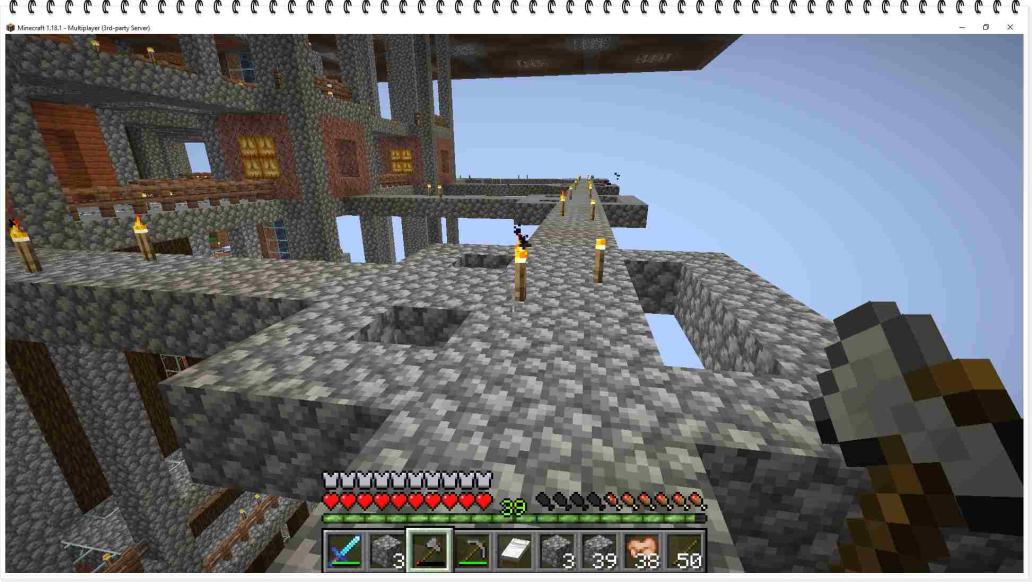Choose the stack of 50 sticks
Image resolution: width=1032 pixels, height=582 pixels.
686,551
